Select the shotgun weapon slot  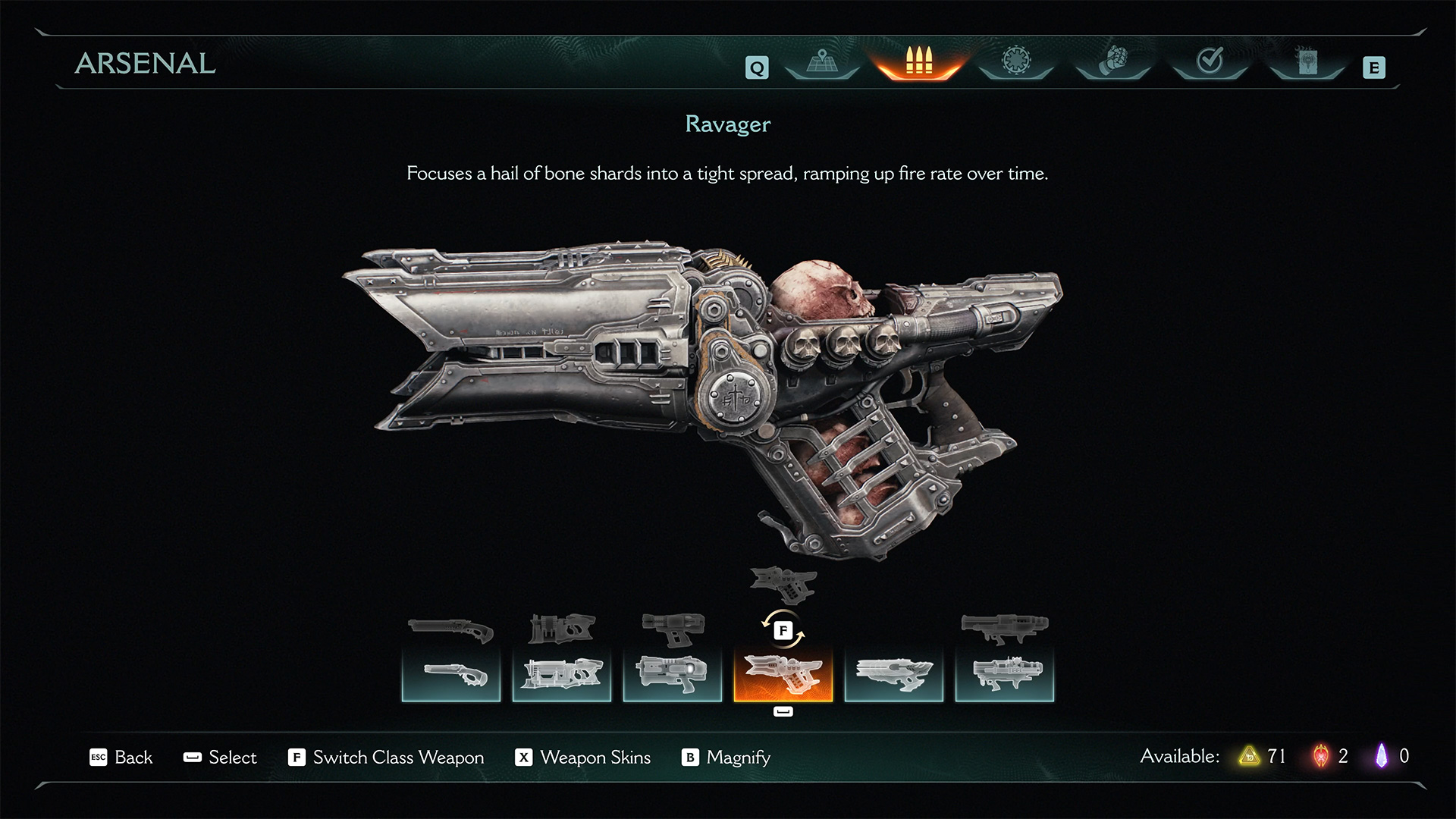coord(451,674)
